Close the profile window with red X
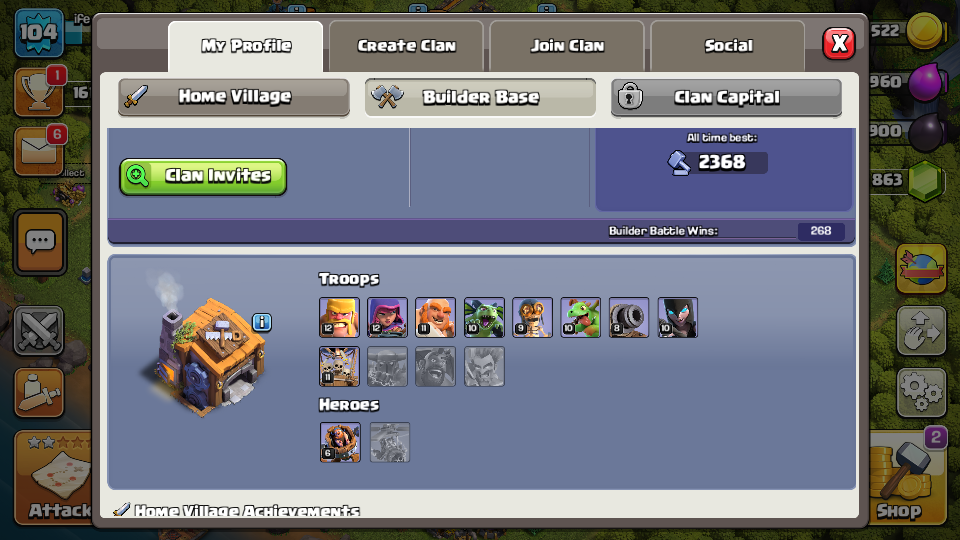This screenshot has width=960, height=540. [839, 44]
